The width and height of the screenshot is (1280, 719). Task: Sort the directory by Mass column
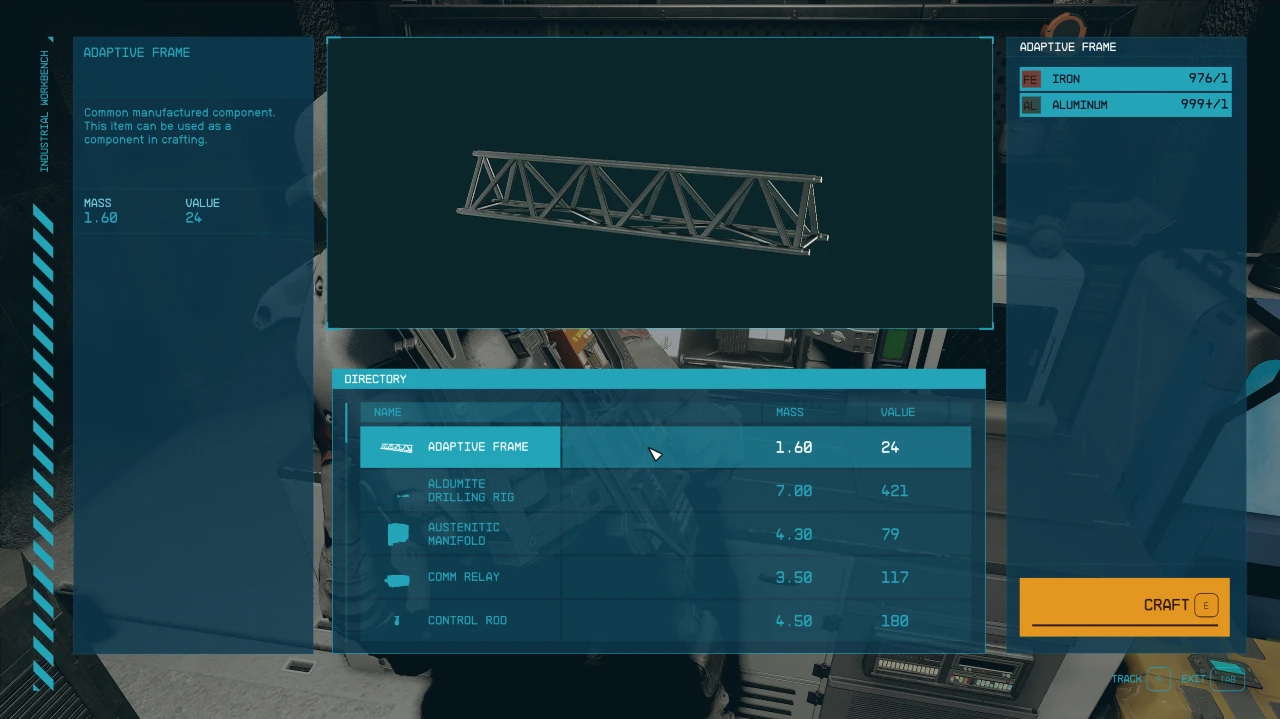pyautogui.click(x=789, y=412)
